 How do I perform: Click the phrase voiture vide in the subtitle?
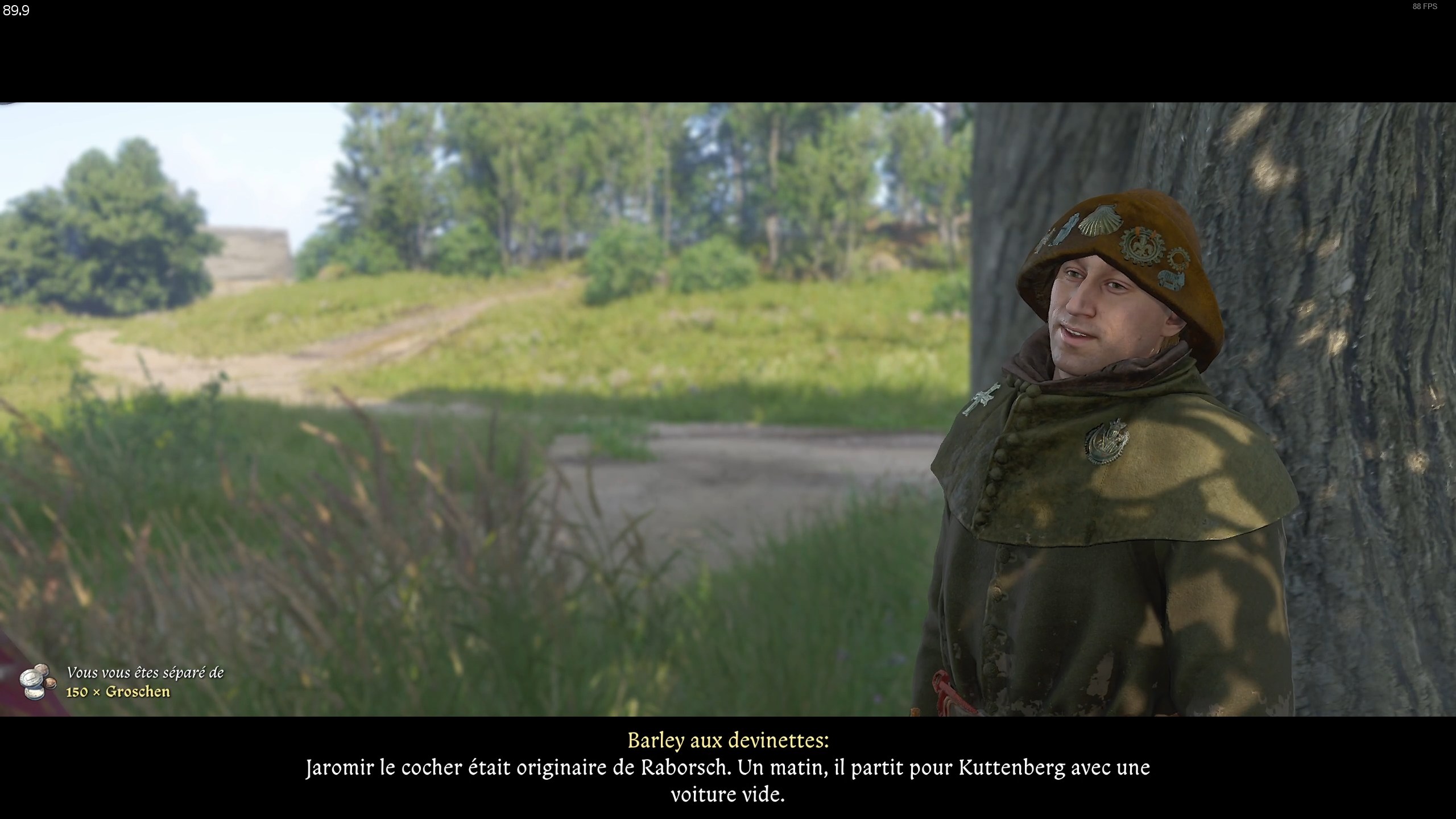pyautogui.click(x=728, y=795)
